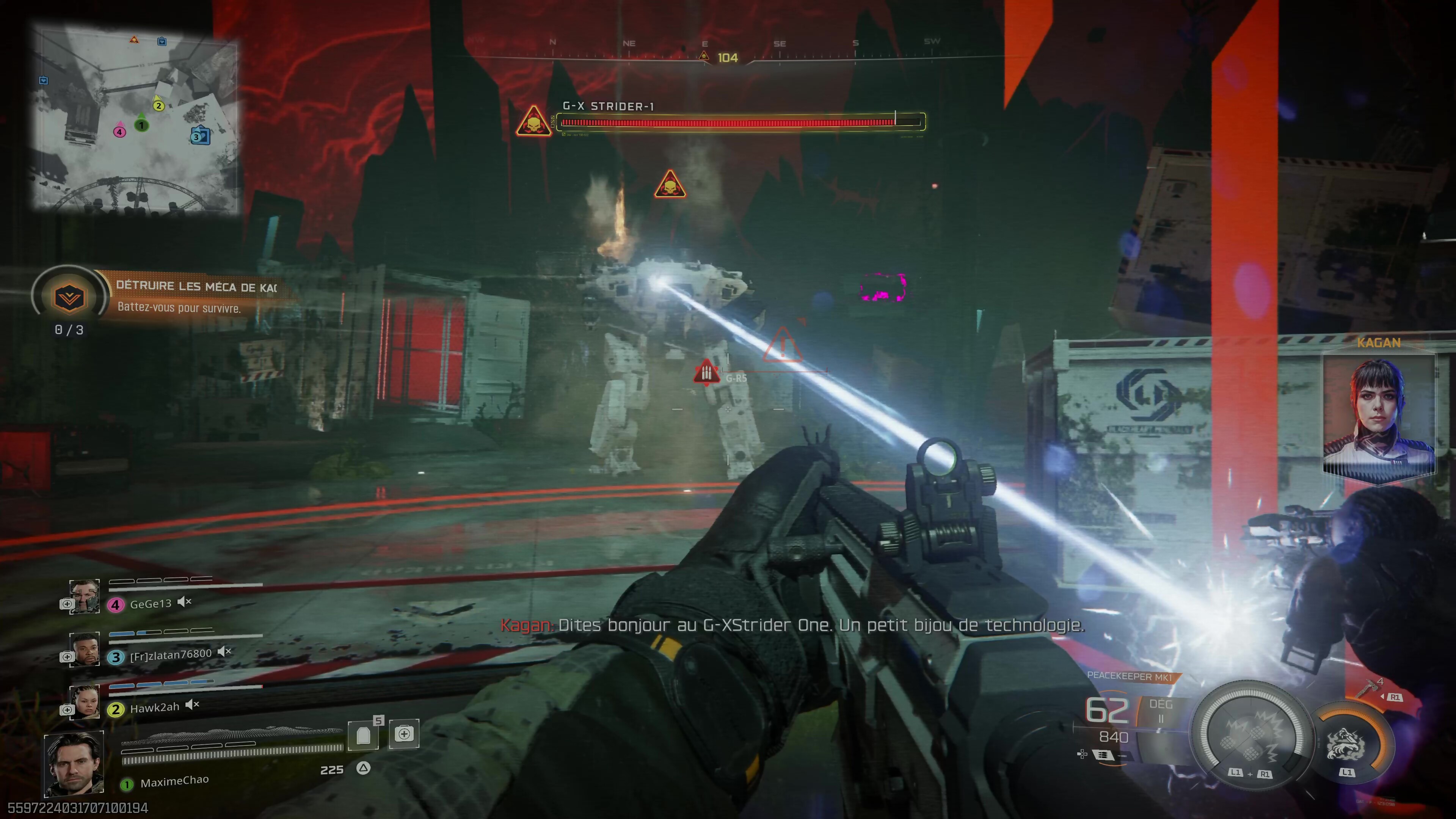Select teammate [Fr]zlatan76800's portrait
This screenshot has width=1456, height=819.
(85, 649)
